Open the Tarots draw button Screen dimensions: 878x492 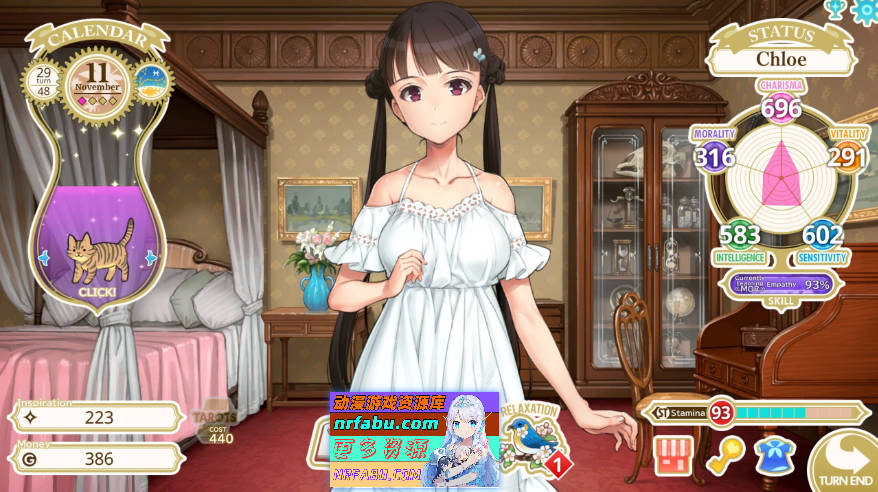point(215,425)
